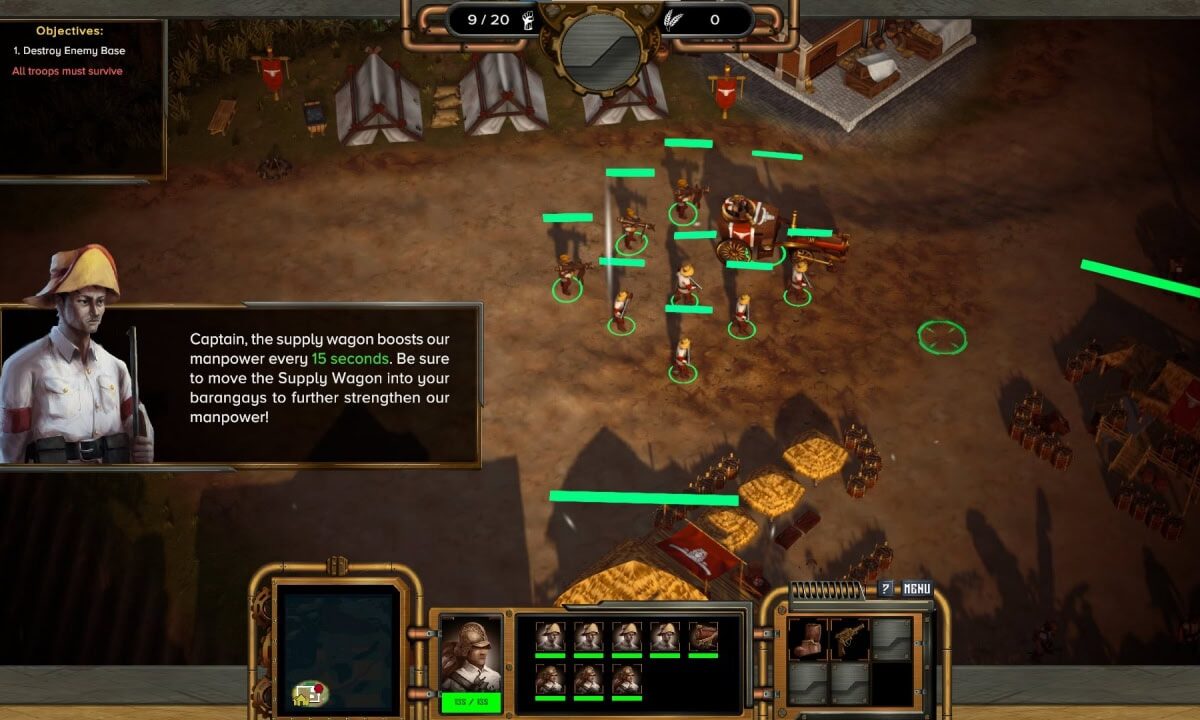Activate the boots move command

click(806, 639)
